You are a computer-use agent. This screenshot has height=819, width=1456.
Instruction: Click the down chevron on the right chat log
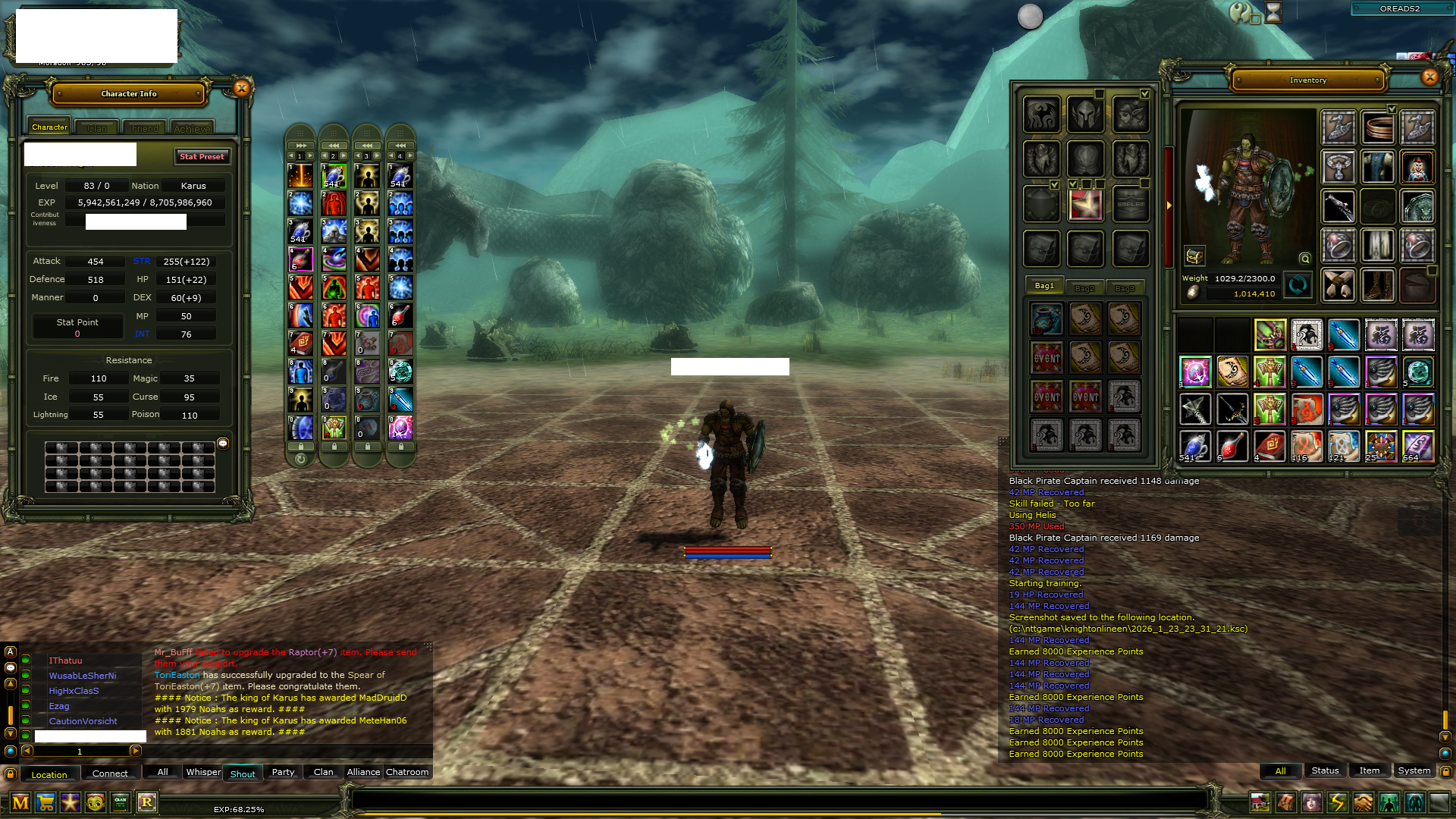pyautogui.click(x=1445, y=736)
